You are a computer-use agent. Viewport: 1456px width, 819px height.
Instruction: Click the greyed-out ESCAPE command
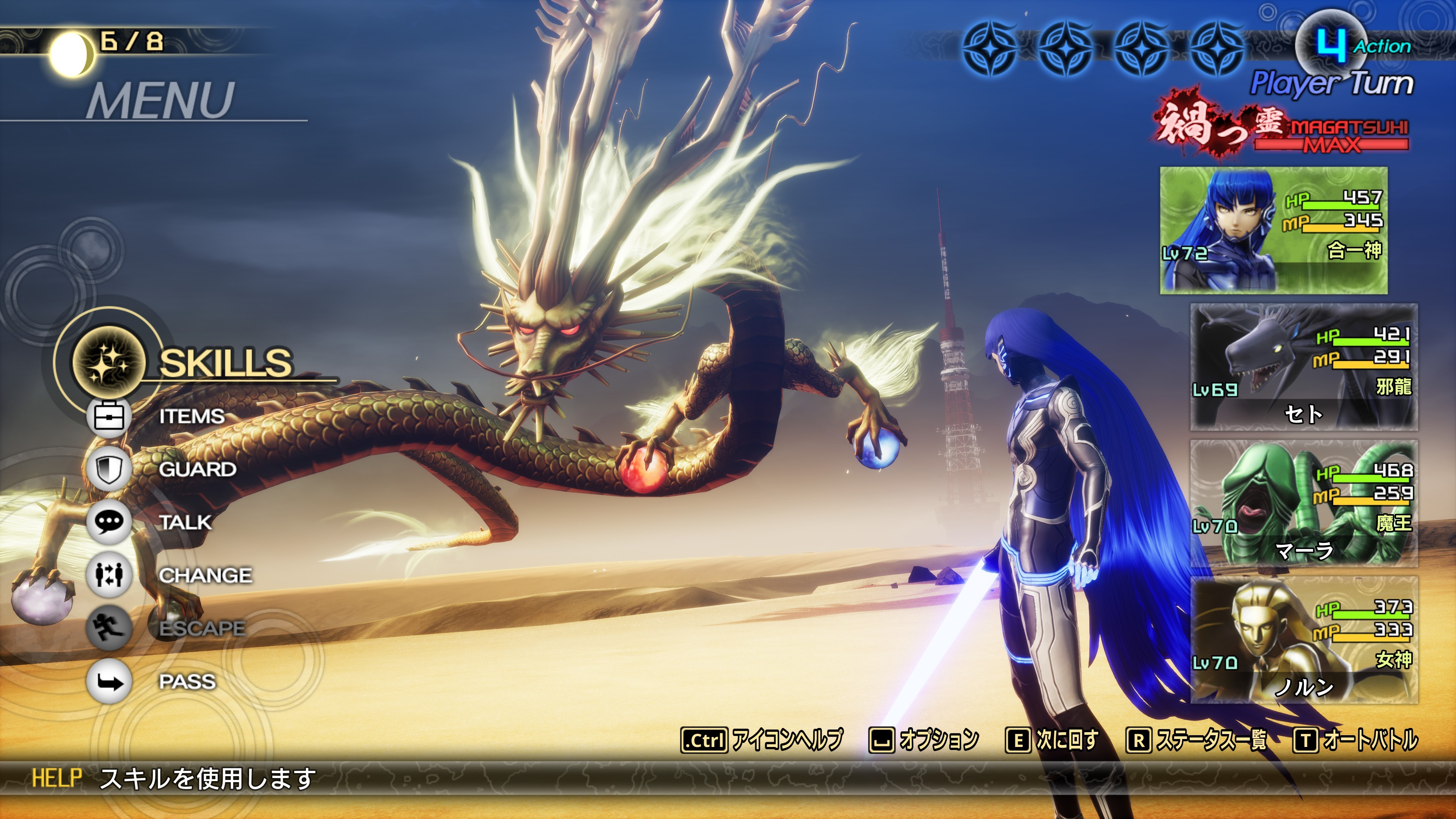click(201, 629)
